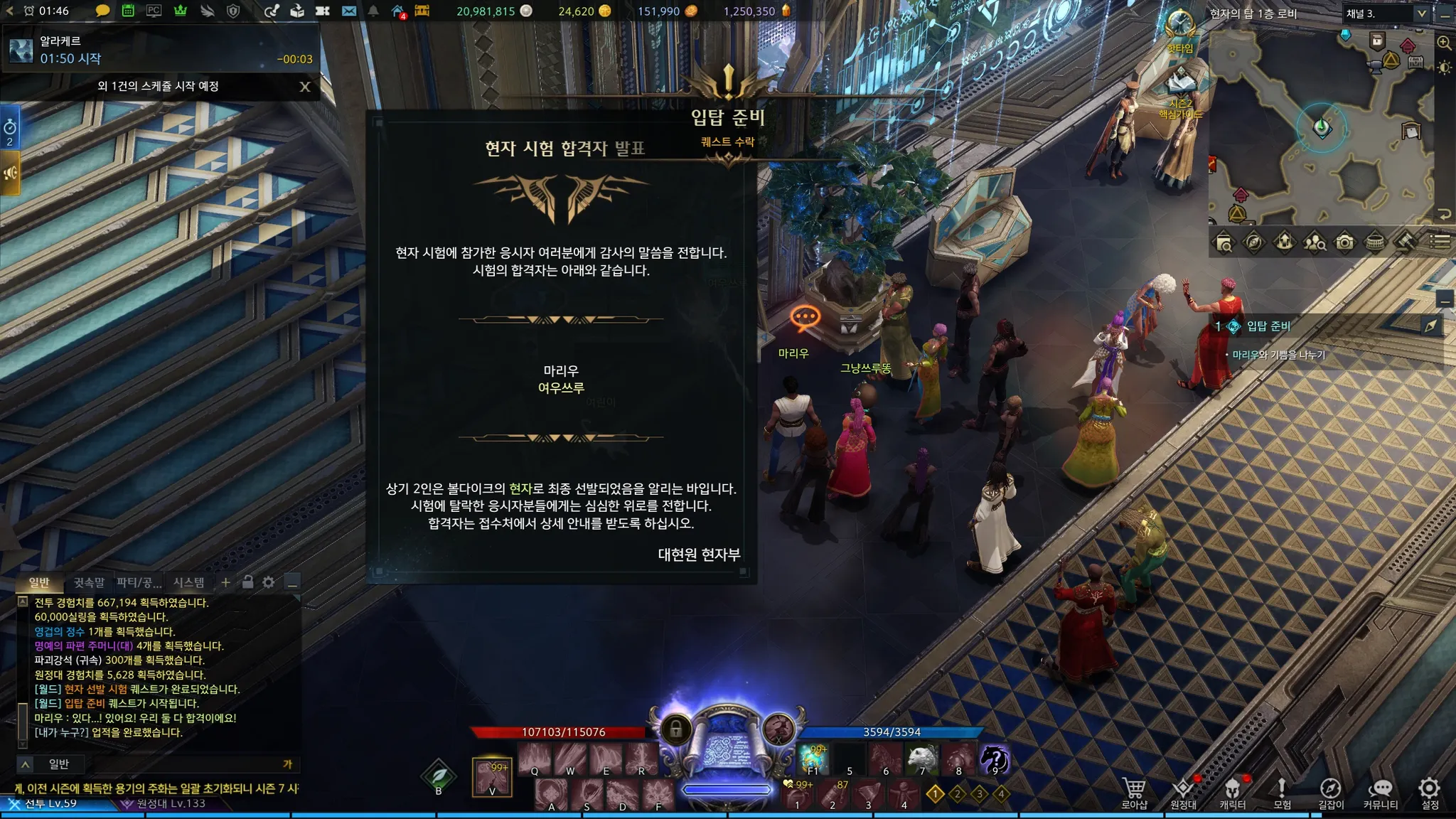Image resolution: width=1456 pixels, height=819 pixels.
Task: Select the 일반 chat tab
Action: pos(39,582)
